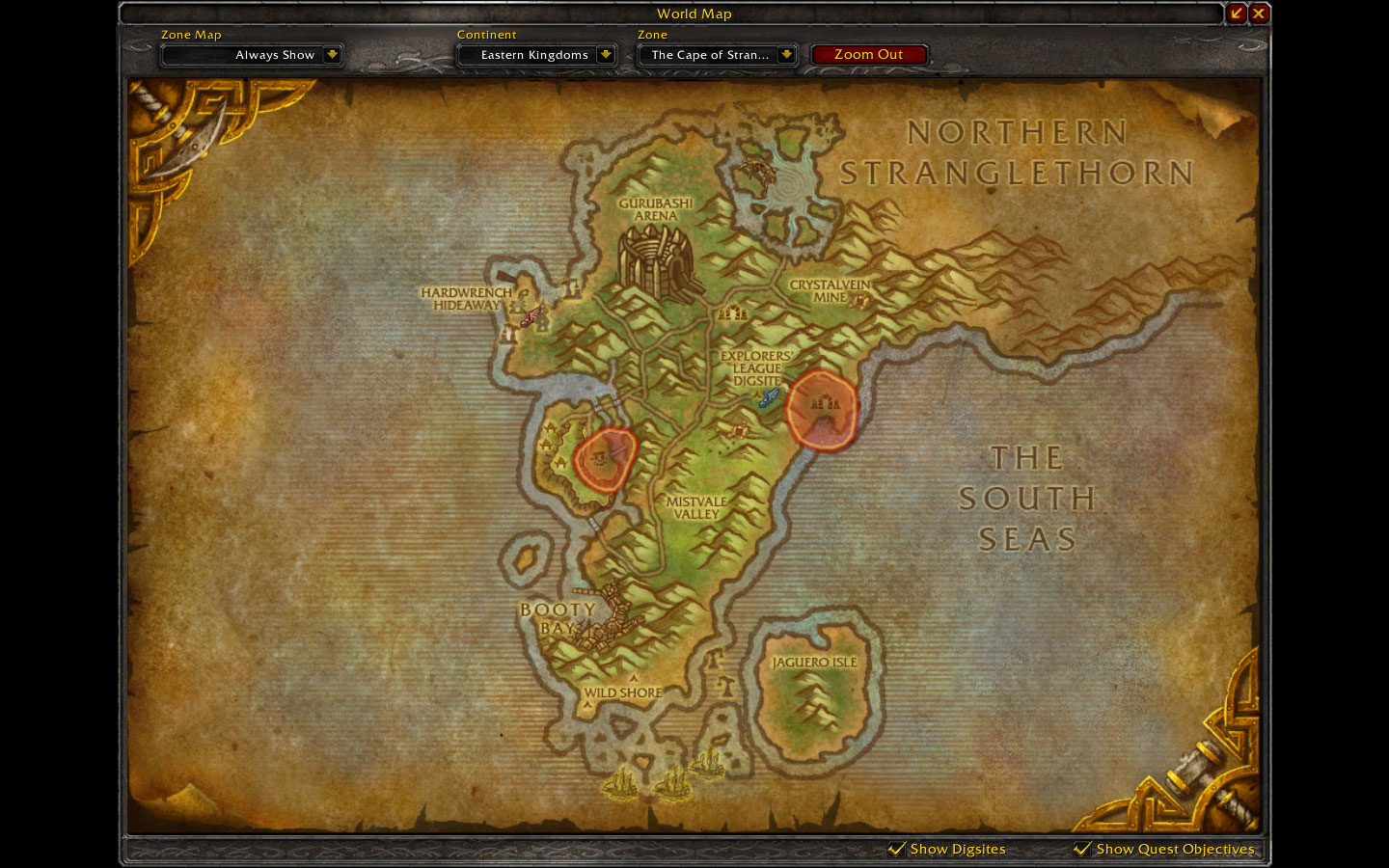Click the ruins icon north of the eastern digsite
Screen dimensions: 1389x868
pyautogui.click(x=733, y=313)
